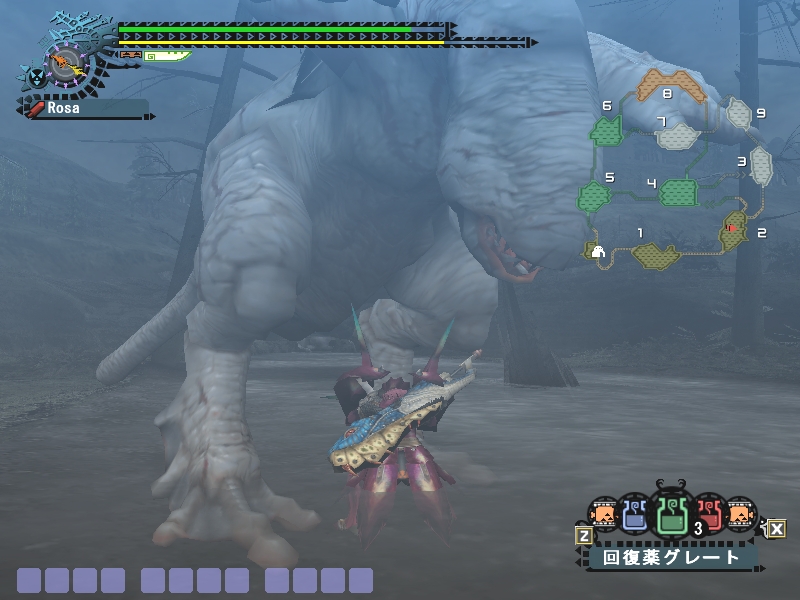
Task: Select the base camp tent marker
Action: tap(598, 251)
